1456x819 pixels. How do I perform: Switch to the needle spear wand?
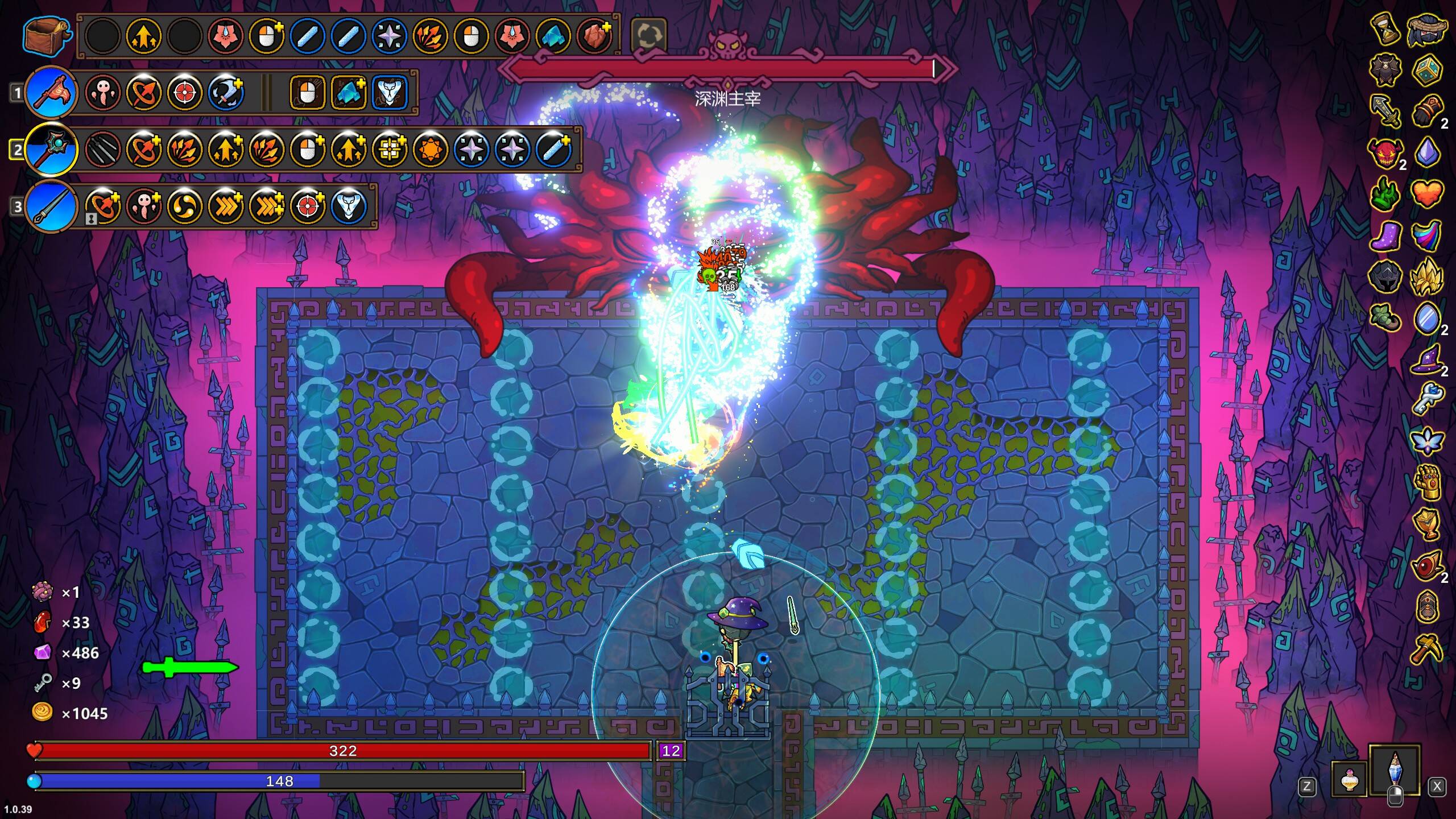pyautogui.click(x=51, y=206)
